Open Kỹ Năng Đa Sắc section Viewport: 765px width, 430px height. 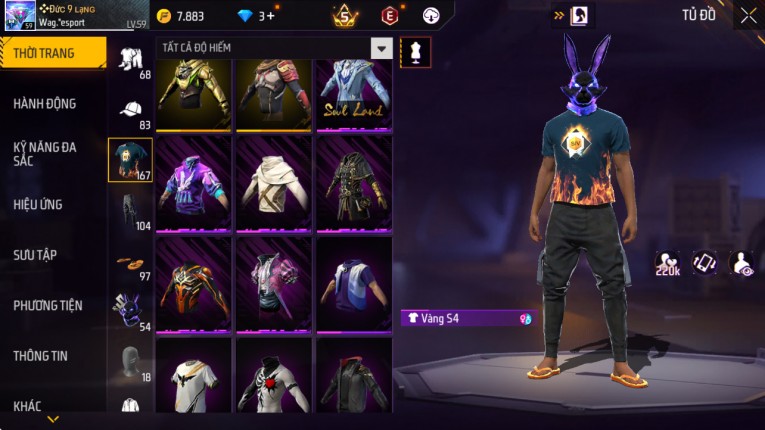click(x=46, y=153)
